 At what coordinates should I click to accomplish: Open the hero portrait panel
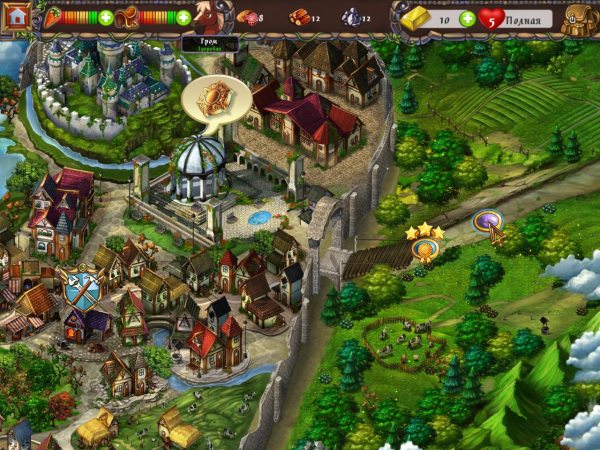tap(210, 17)
